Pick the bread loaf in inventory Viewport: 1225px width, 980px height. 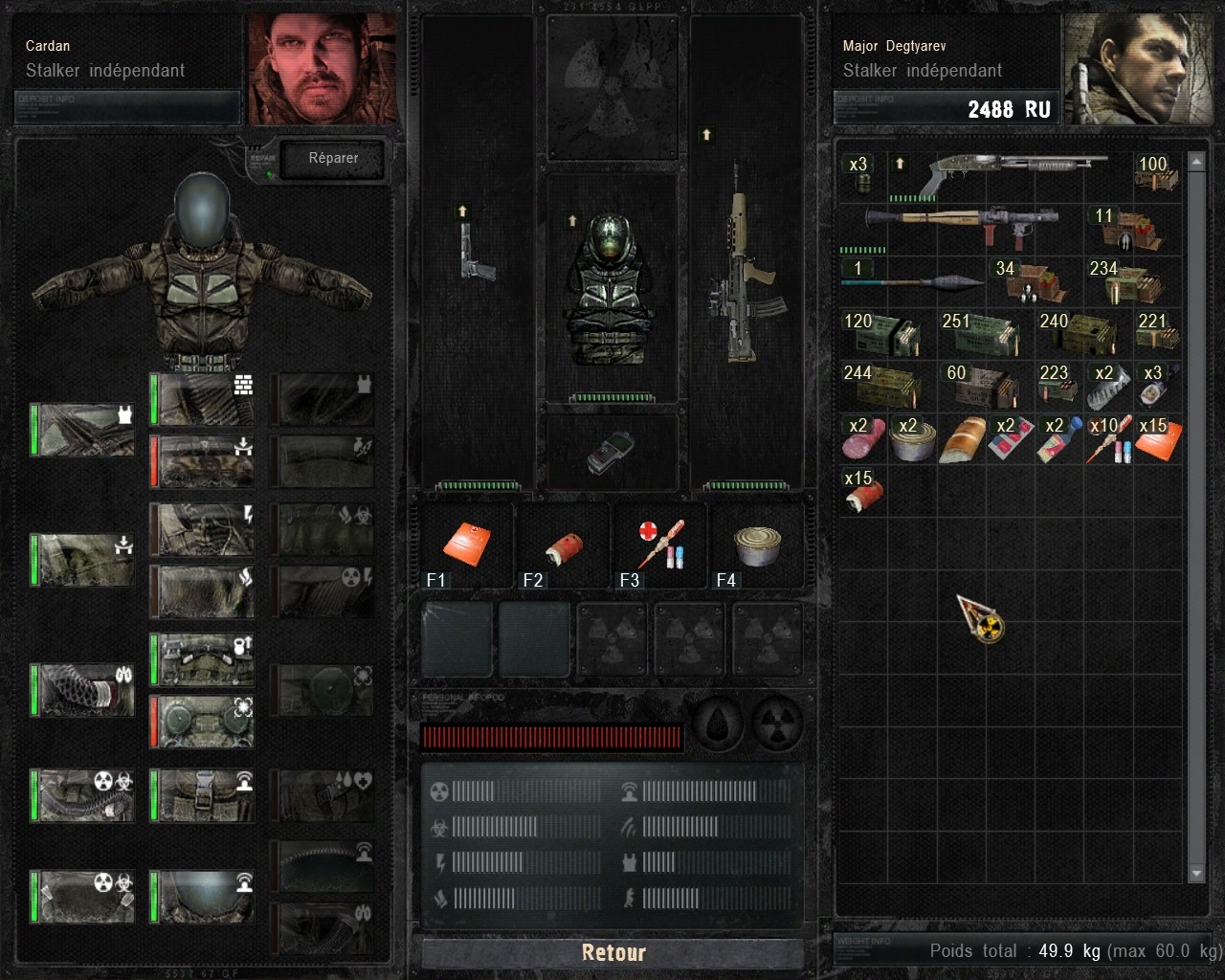(962, 439)
